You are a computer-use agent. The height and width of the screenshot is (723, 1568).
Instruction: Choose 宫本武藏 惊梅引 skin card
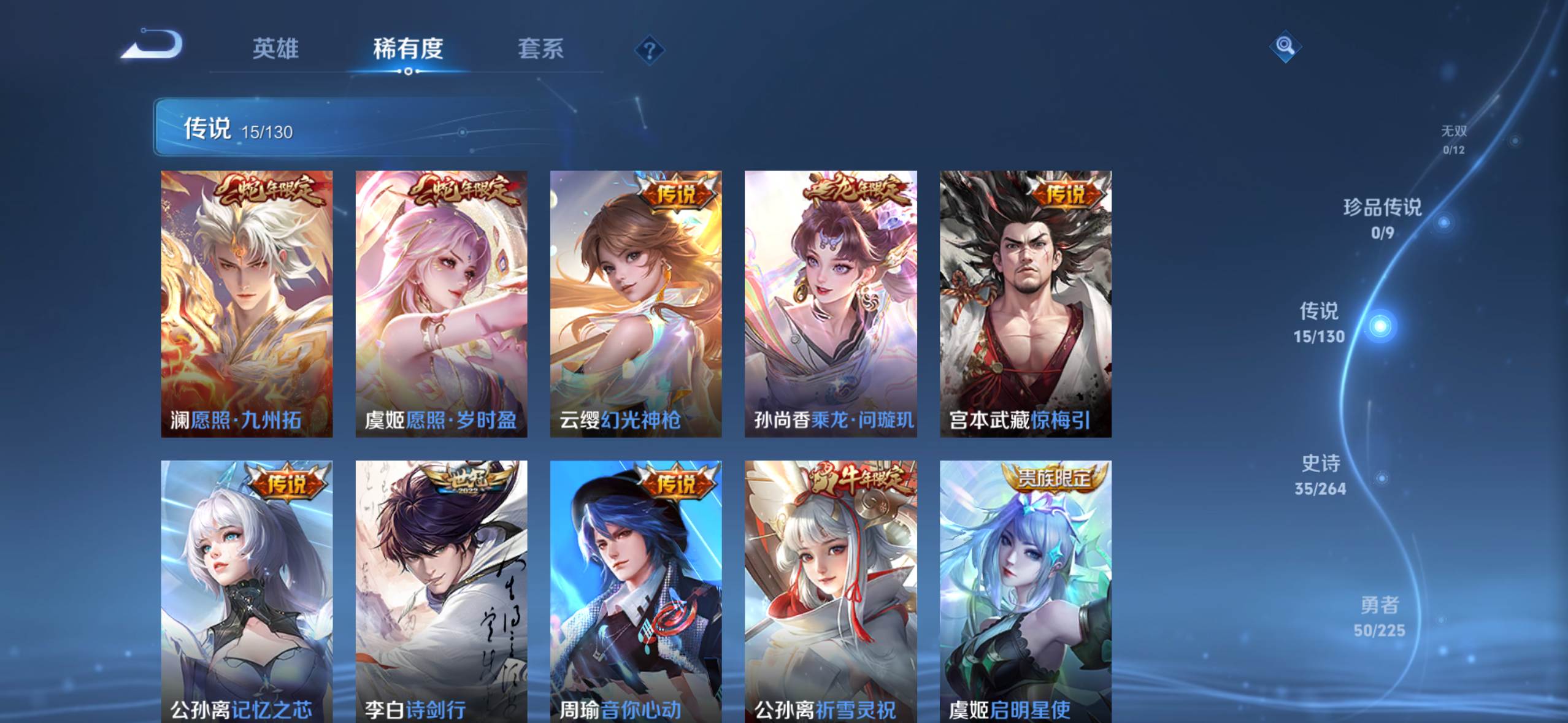[x=1025, y=304]
